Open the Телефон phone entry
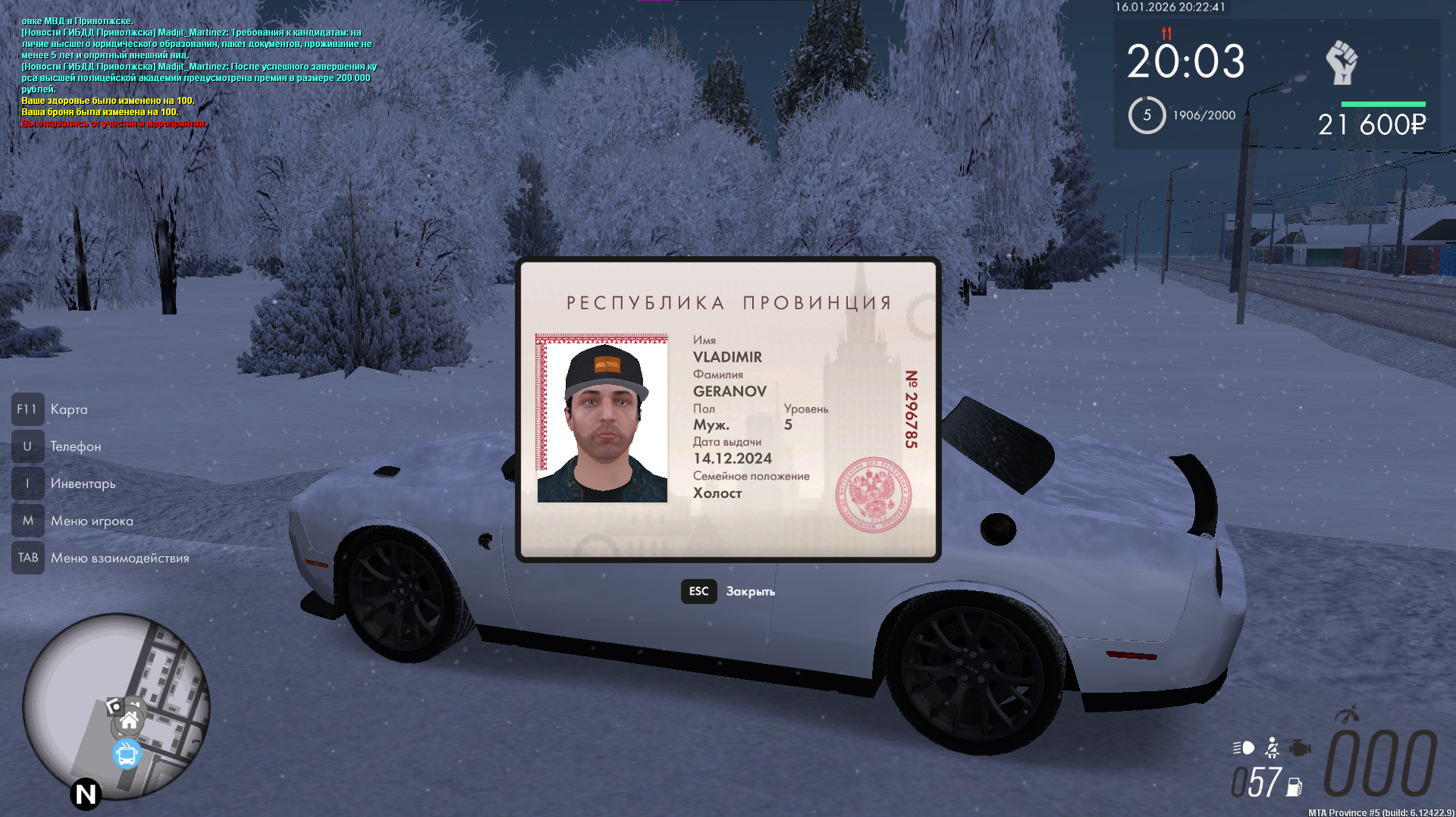Screen dimensions: 1456x817 pyautogui.click(x=75, y=446)
